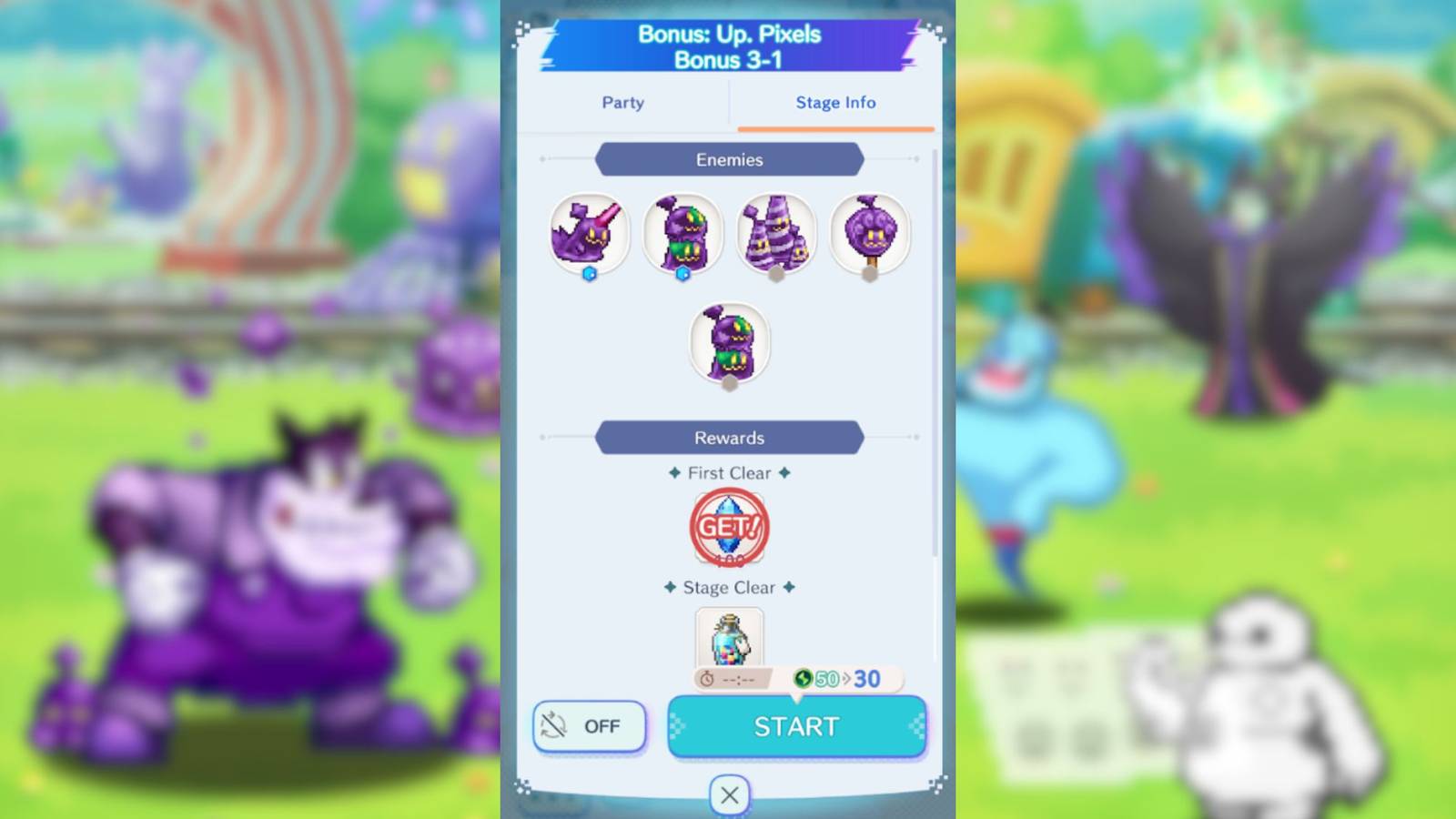Select the Stage Info tab

coord(834,103)
